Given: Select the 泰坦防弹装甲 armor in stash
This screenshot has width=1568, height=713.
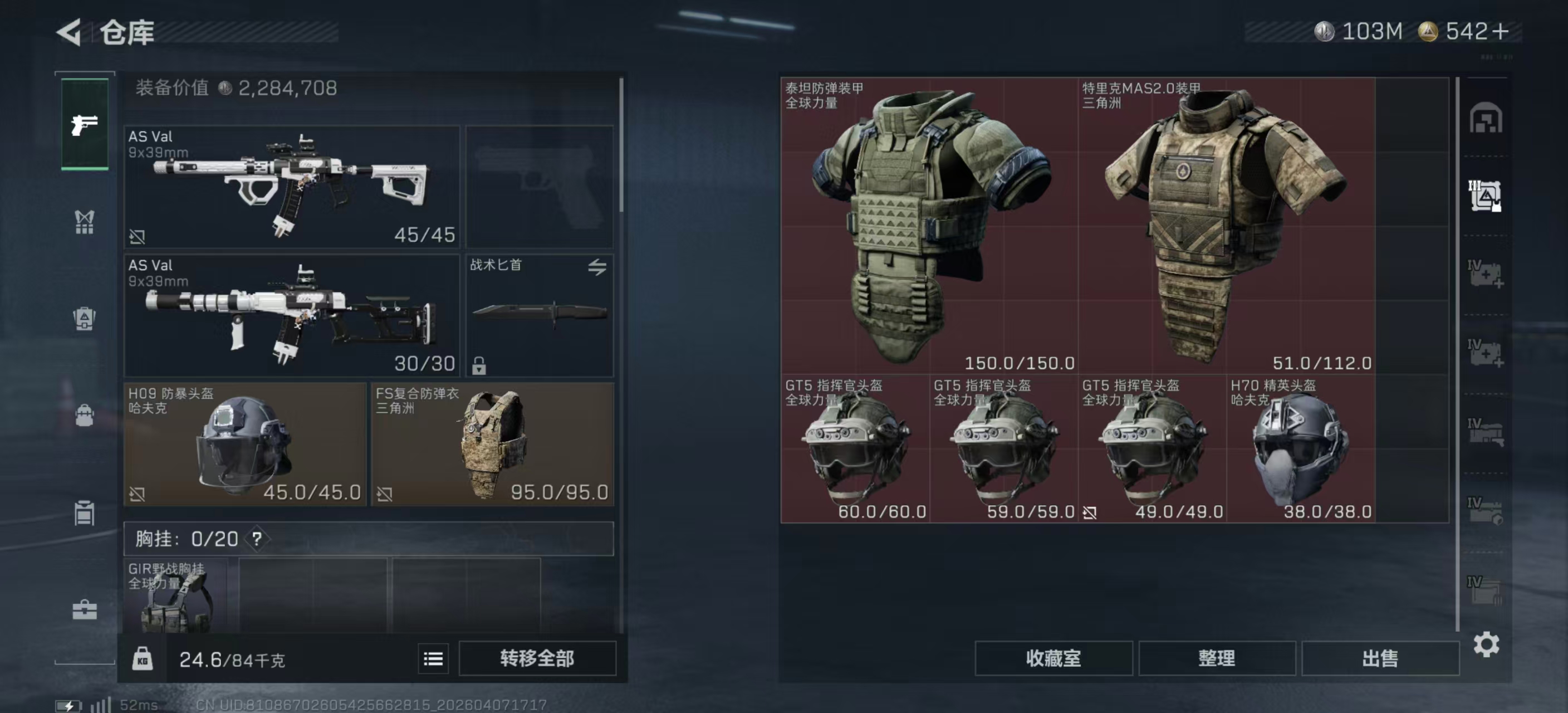Looking at the screenshot, I should 929,225.
